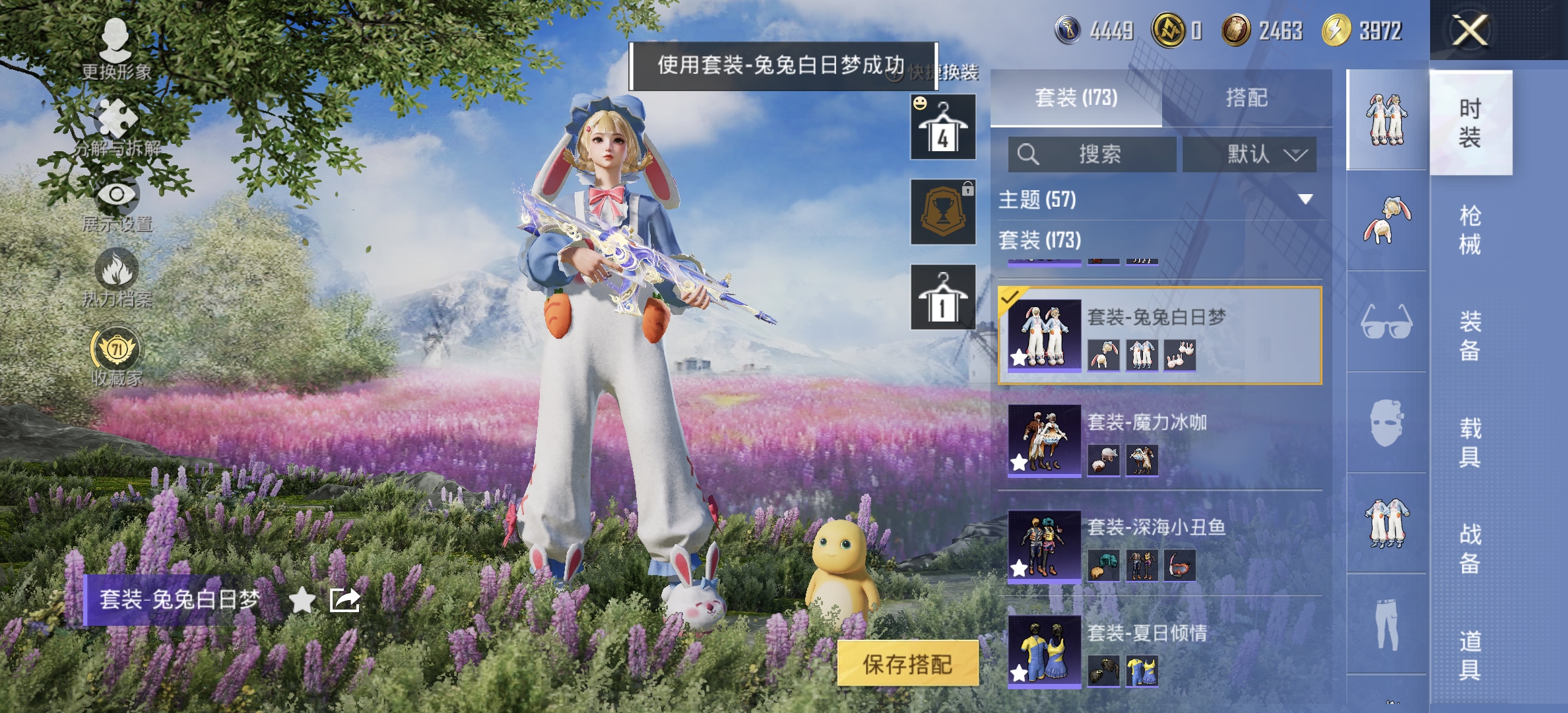The image size is (1568, 713).
Task: Open the 默认 sorting dropdown
Action: [x=1249, y=154]
